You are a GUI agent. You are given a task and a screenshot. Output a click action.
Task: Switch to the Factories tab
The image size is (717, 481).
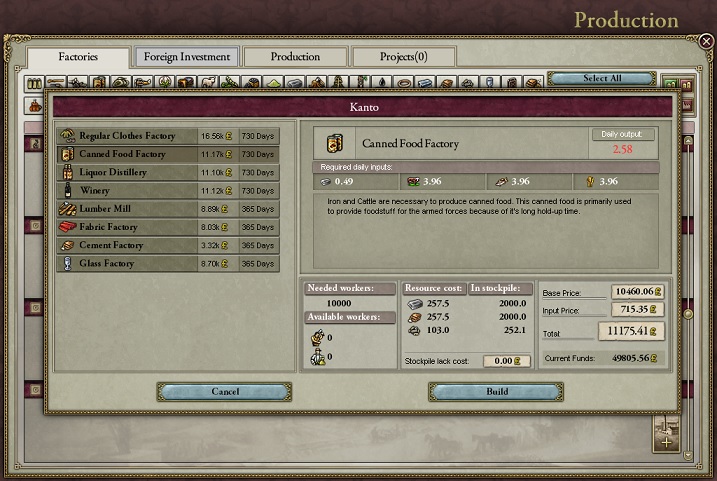(78, 57)
